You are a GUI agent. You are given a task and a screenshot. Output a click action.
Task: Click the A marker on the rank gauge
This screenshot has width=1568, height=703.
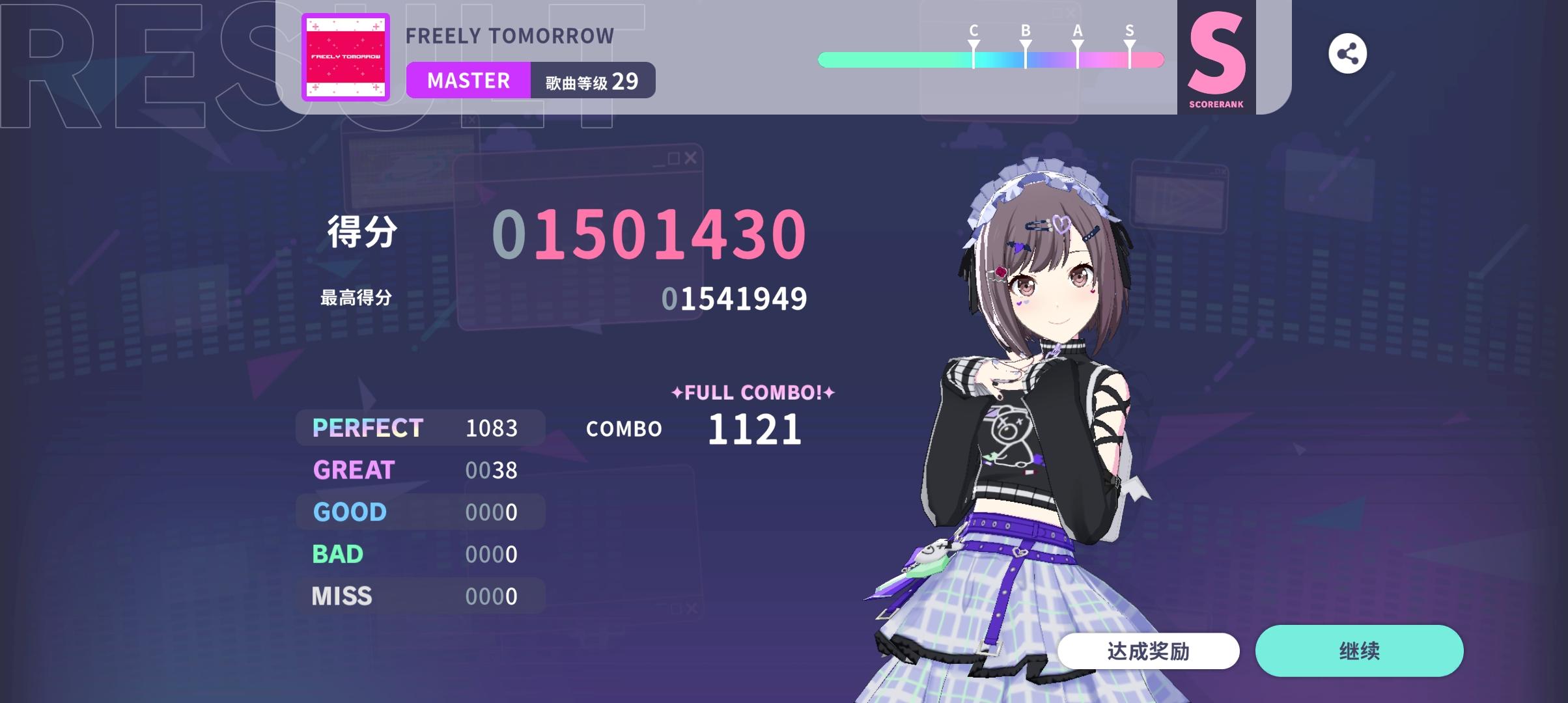[x=1076, y=39]
